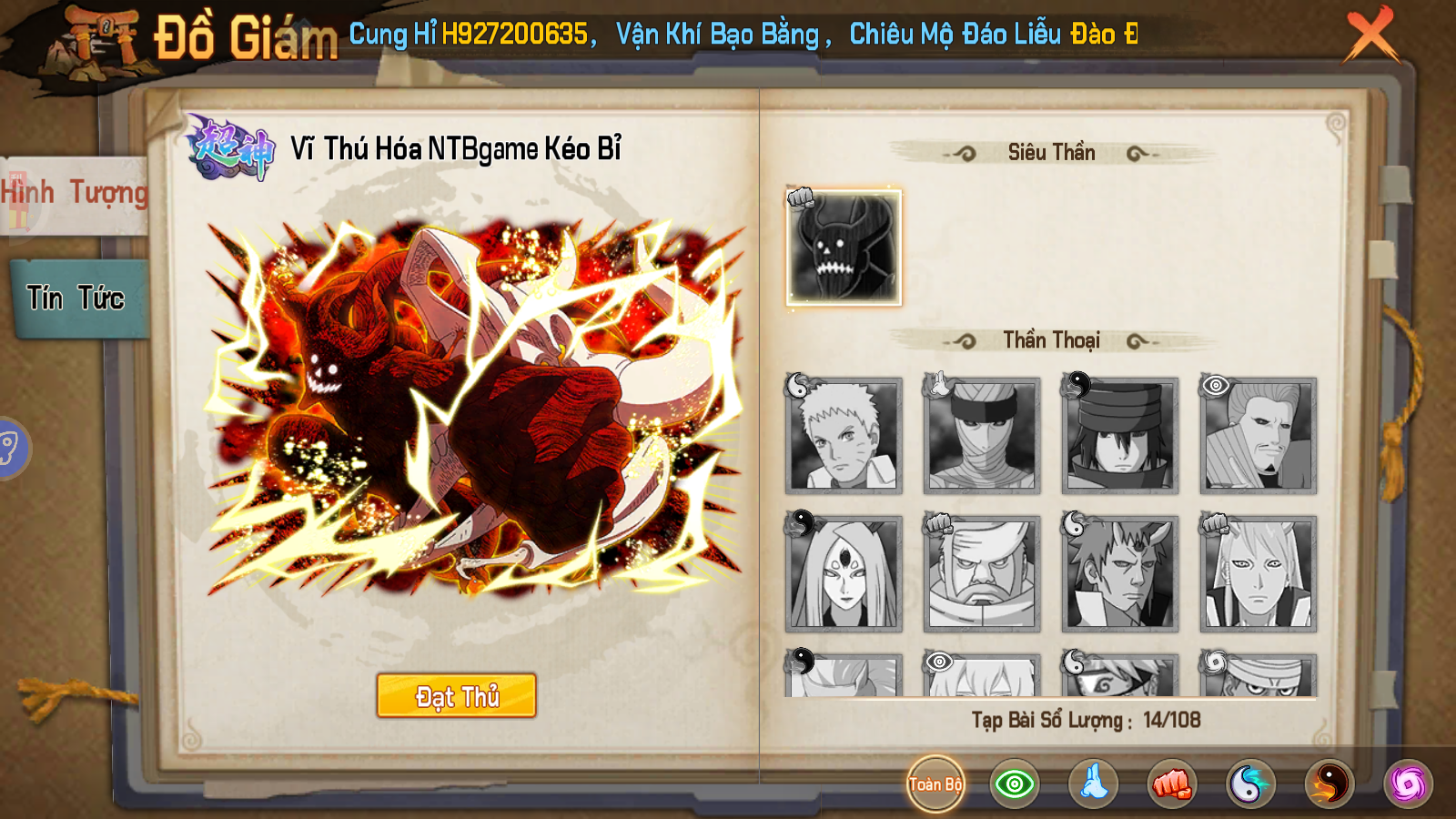Select the red fist element filter
Image resolution: width=1456 pixels, height=819 pixels.
1174,785
